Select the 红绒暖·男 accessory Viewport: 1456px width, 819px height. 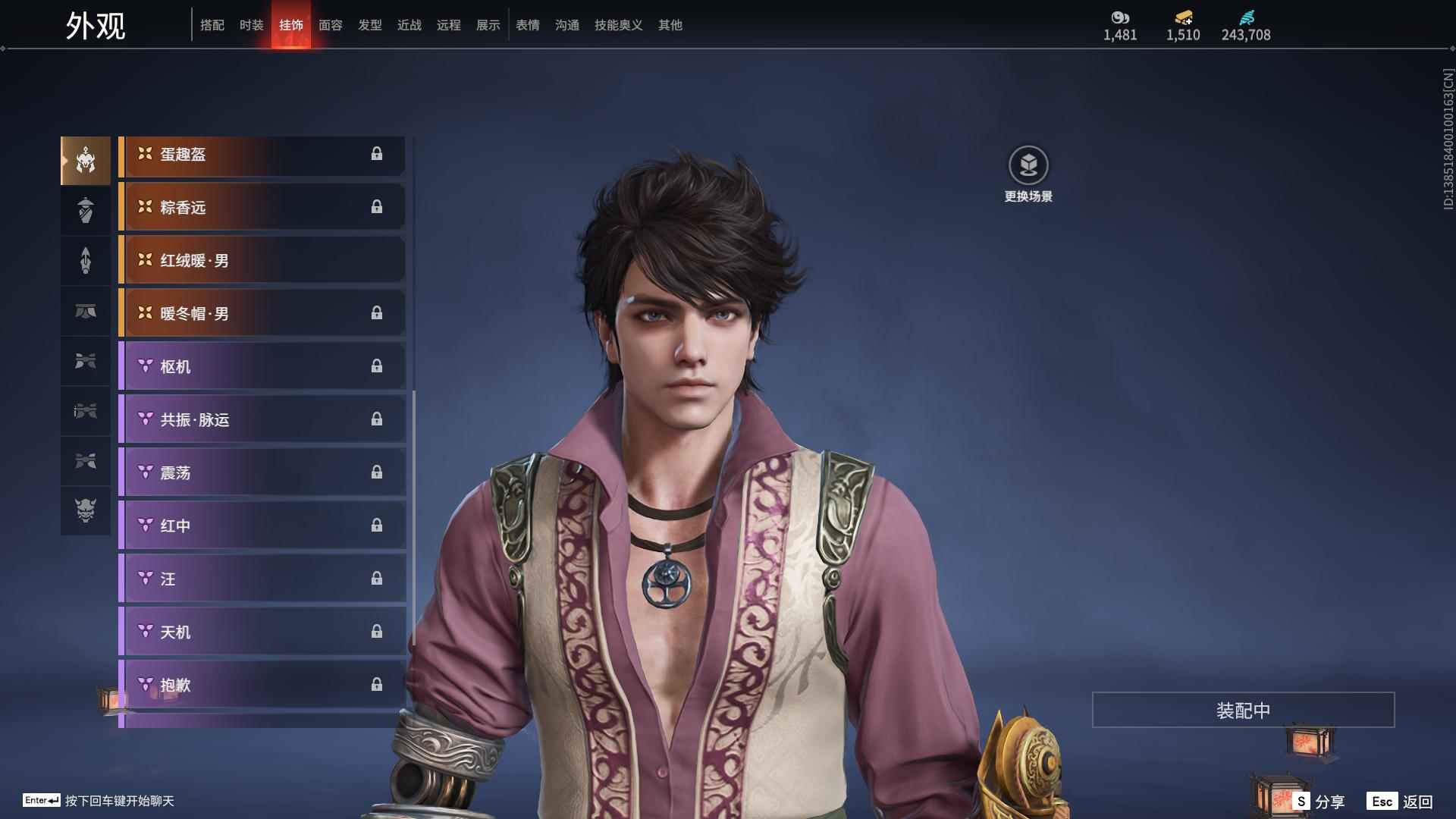[262, 261]
